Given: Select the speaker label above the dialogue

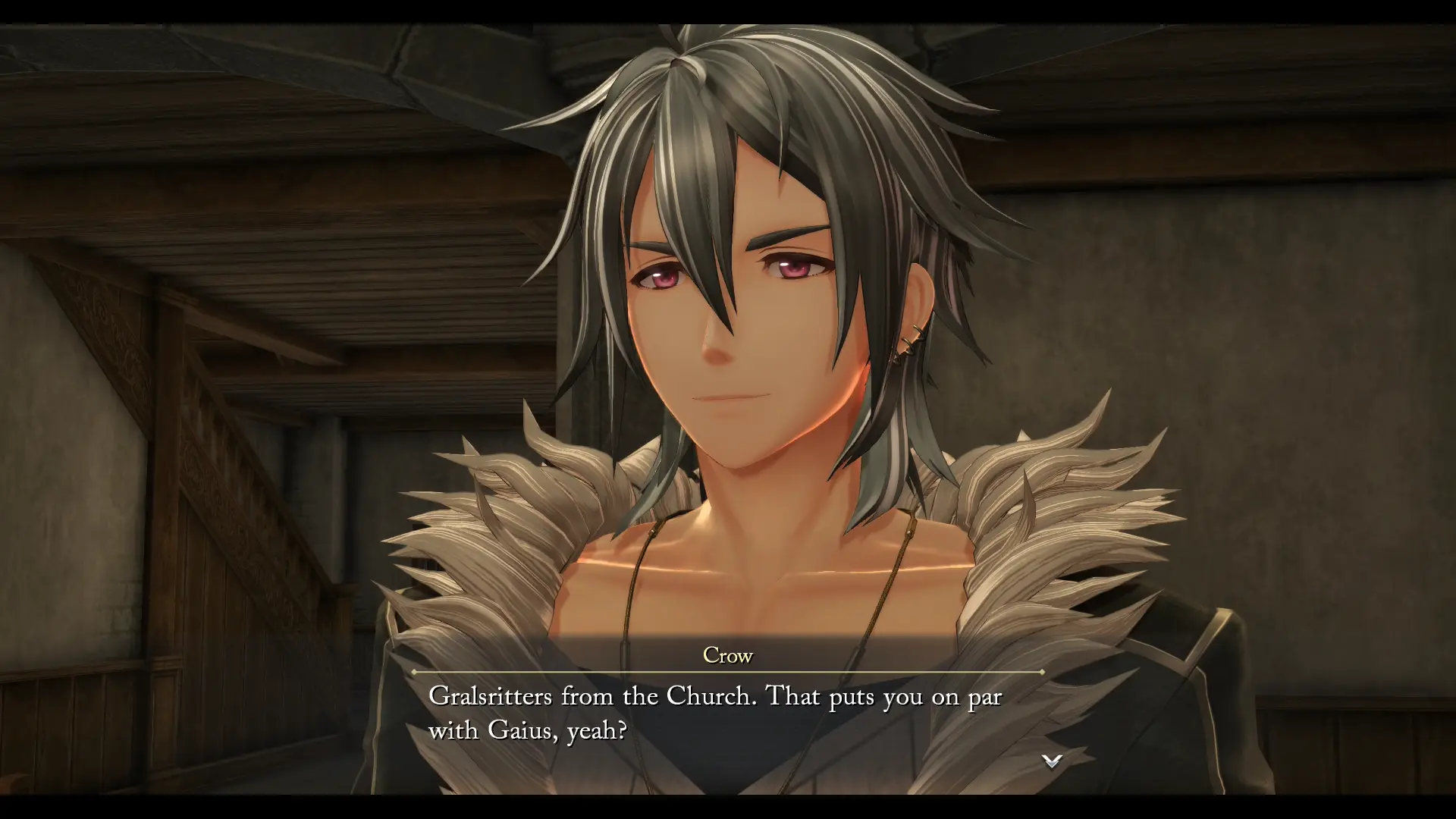Looking at the screenshot, I should (x=726, y=655).
